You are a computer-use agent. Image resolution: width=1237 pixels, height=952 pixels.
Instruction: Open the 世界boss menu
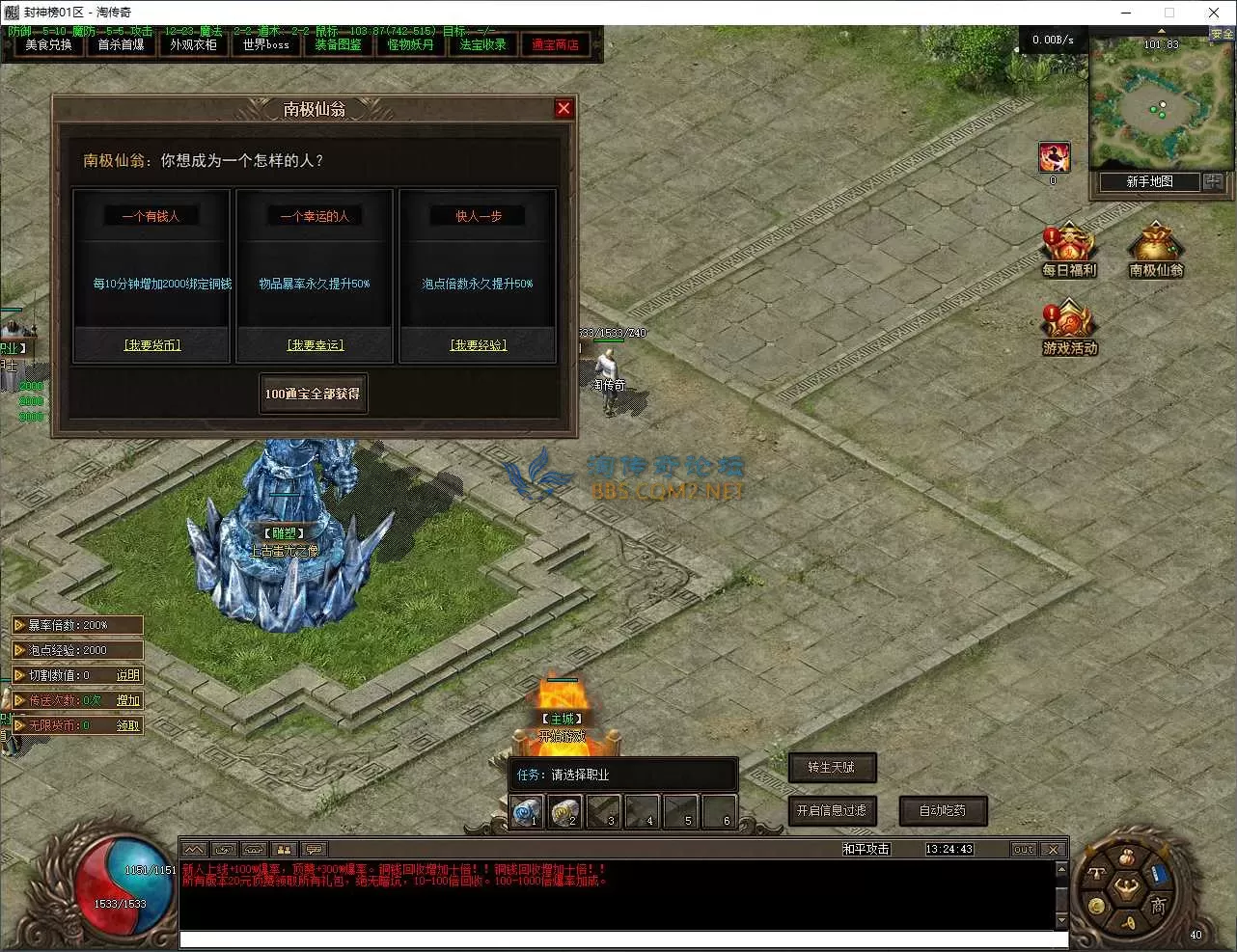point(266,45)
